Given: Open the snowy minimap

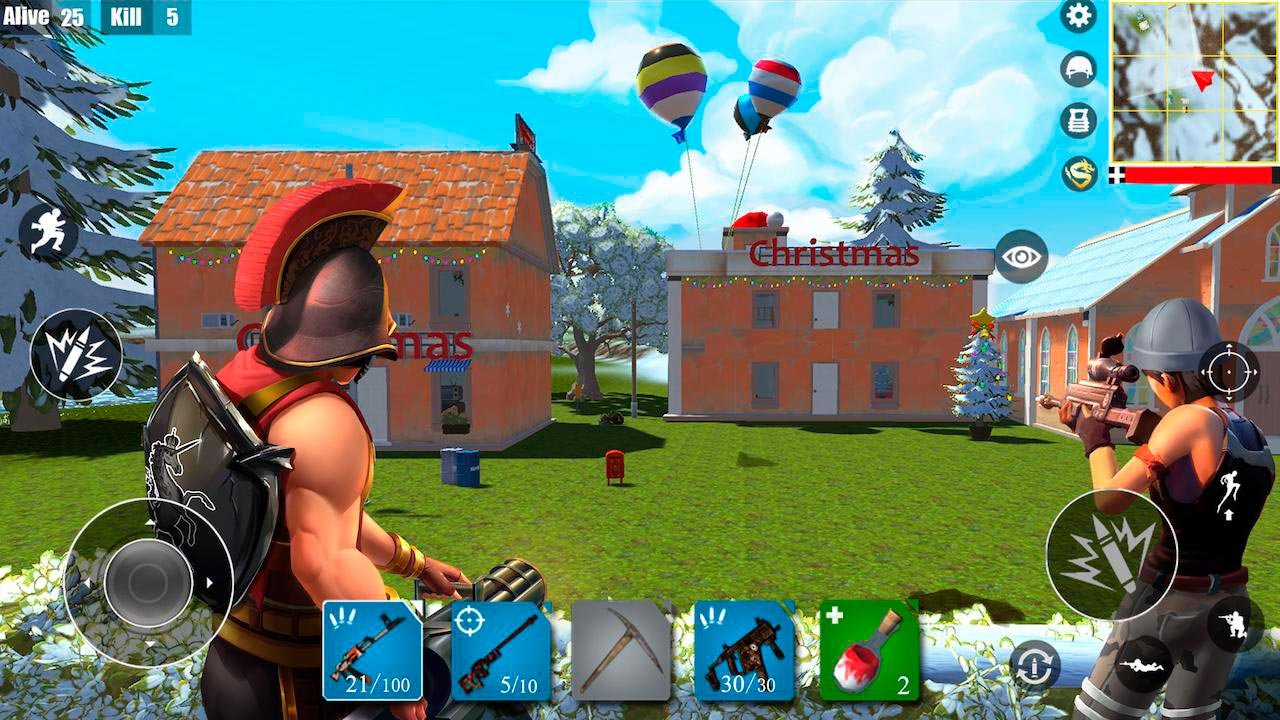Looking at the screenshot, I should tap(1193, 82).
